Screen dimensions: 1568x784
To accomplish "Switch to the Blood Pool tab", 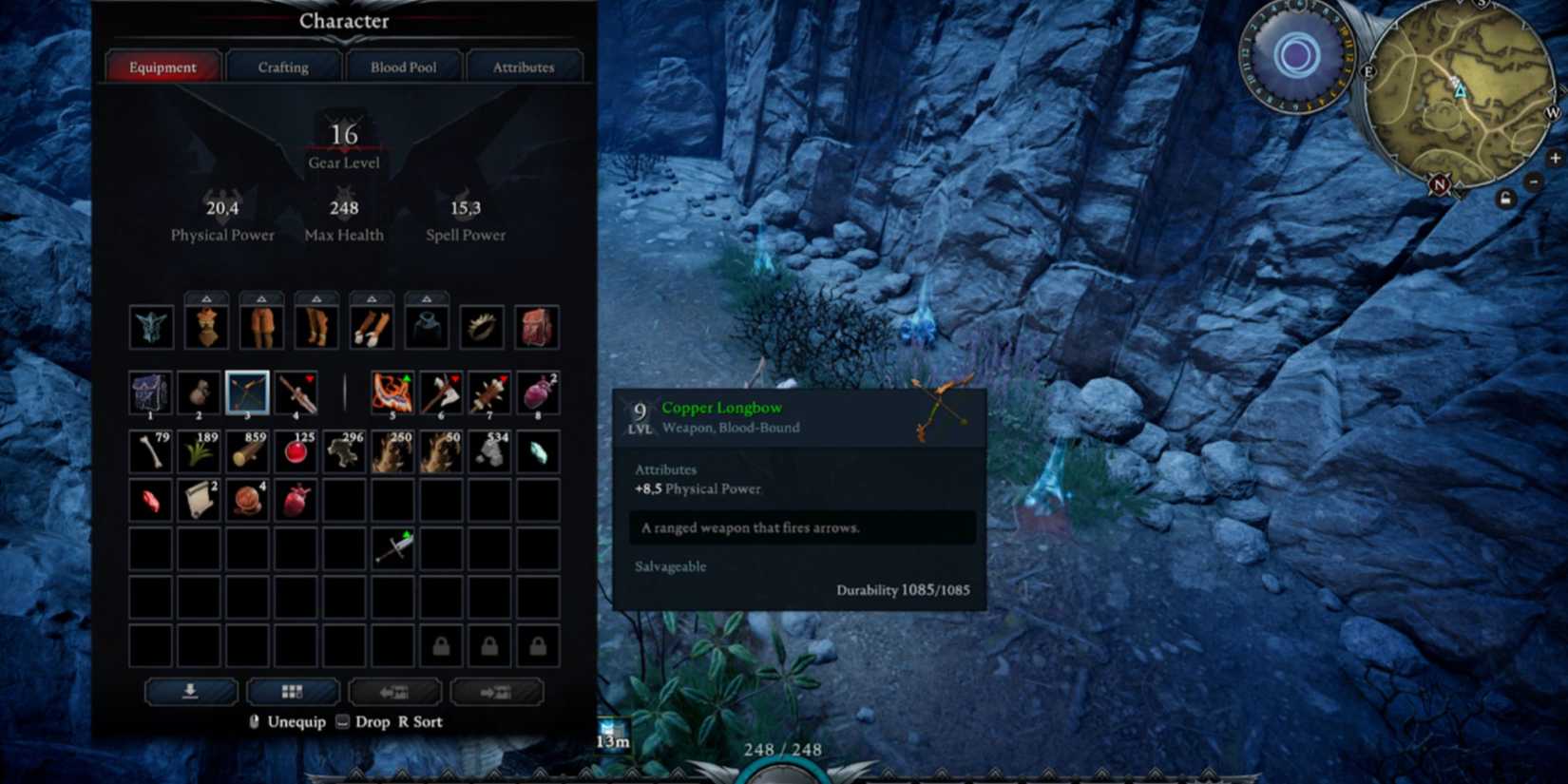I will pyautogui.click(x=403, y=67).
